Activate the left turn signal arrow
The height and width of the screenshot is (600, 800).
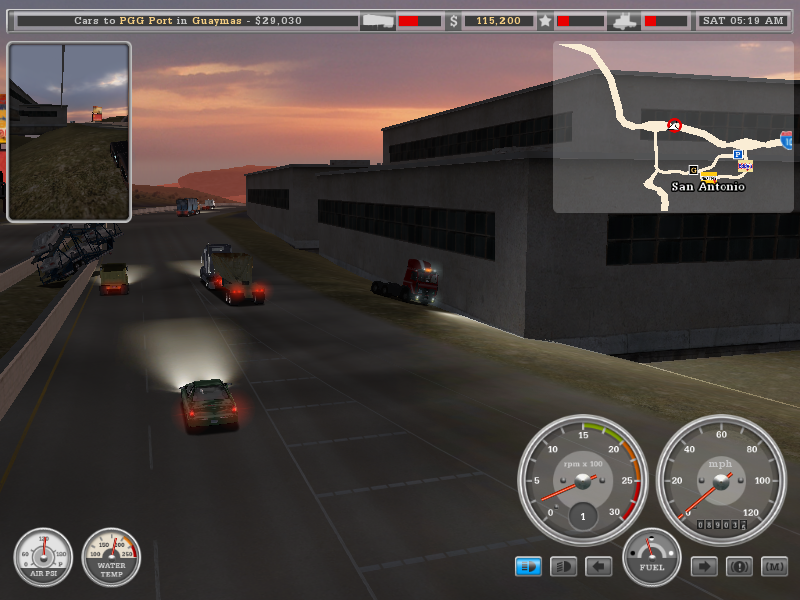pos(598,567)
